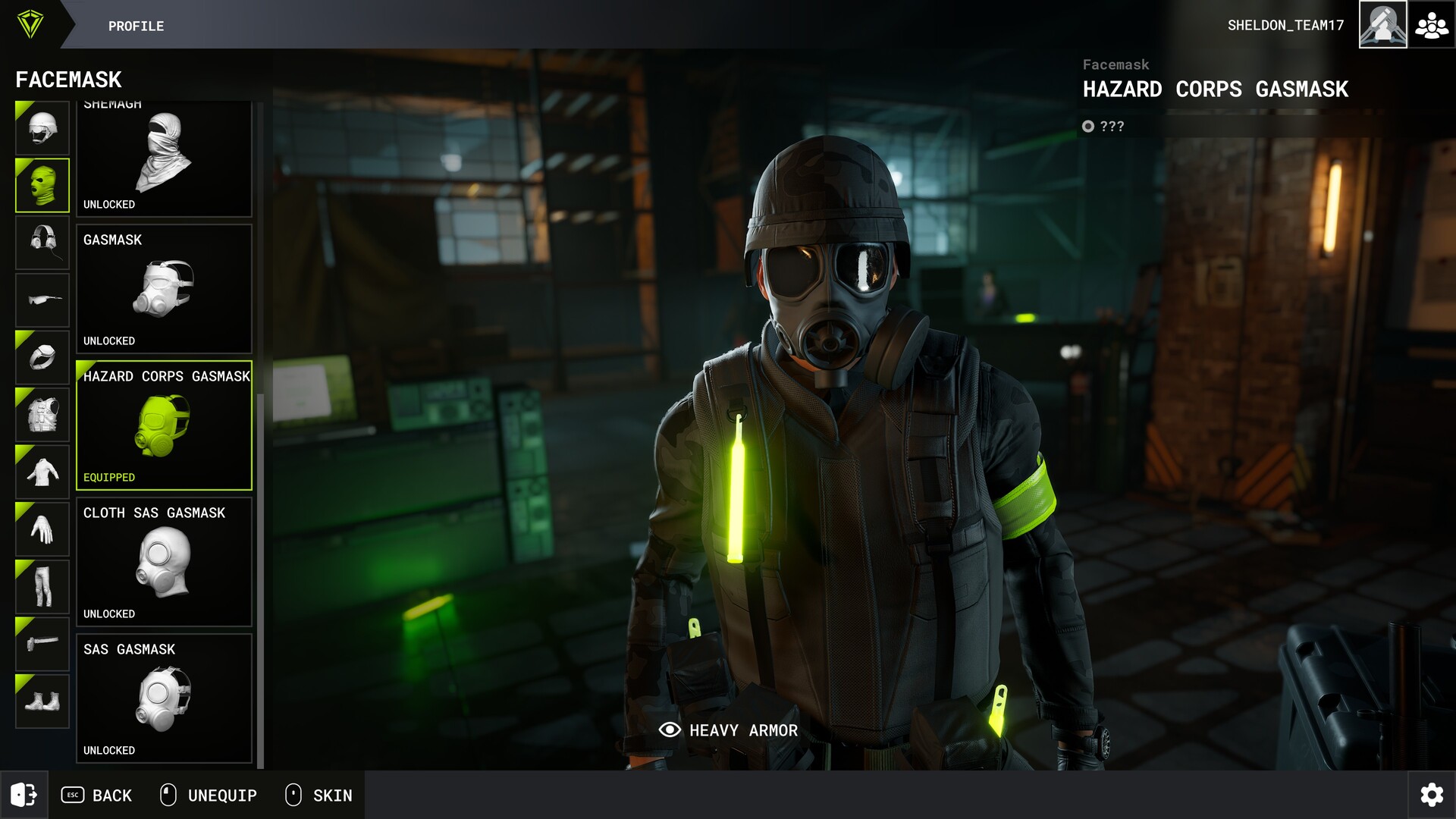The width and height of the screenshot is (1456, 819).
Task: Select the gloves category
Action: pos(42,529)
